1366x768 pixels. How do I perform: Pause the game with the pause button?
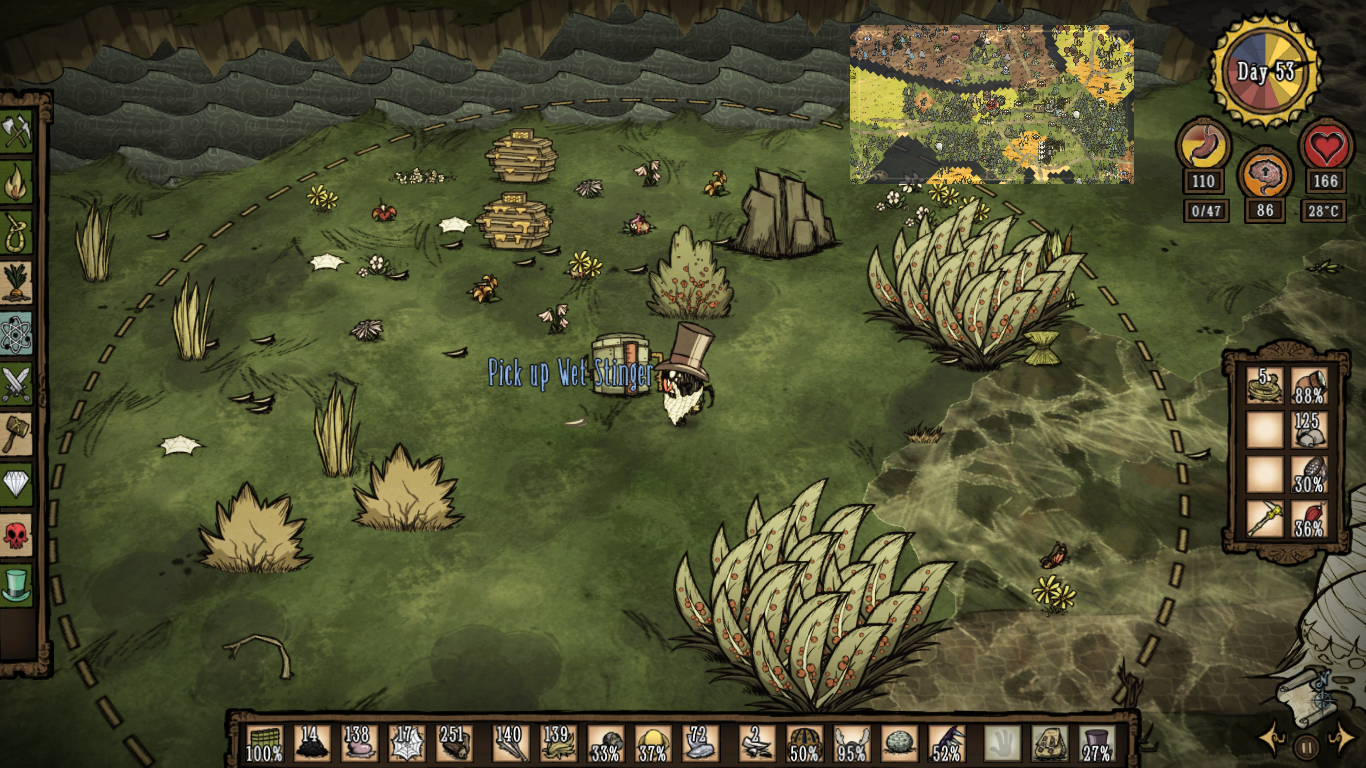[x=1305, y=746]
